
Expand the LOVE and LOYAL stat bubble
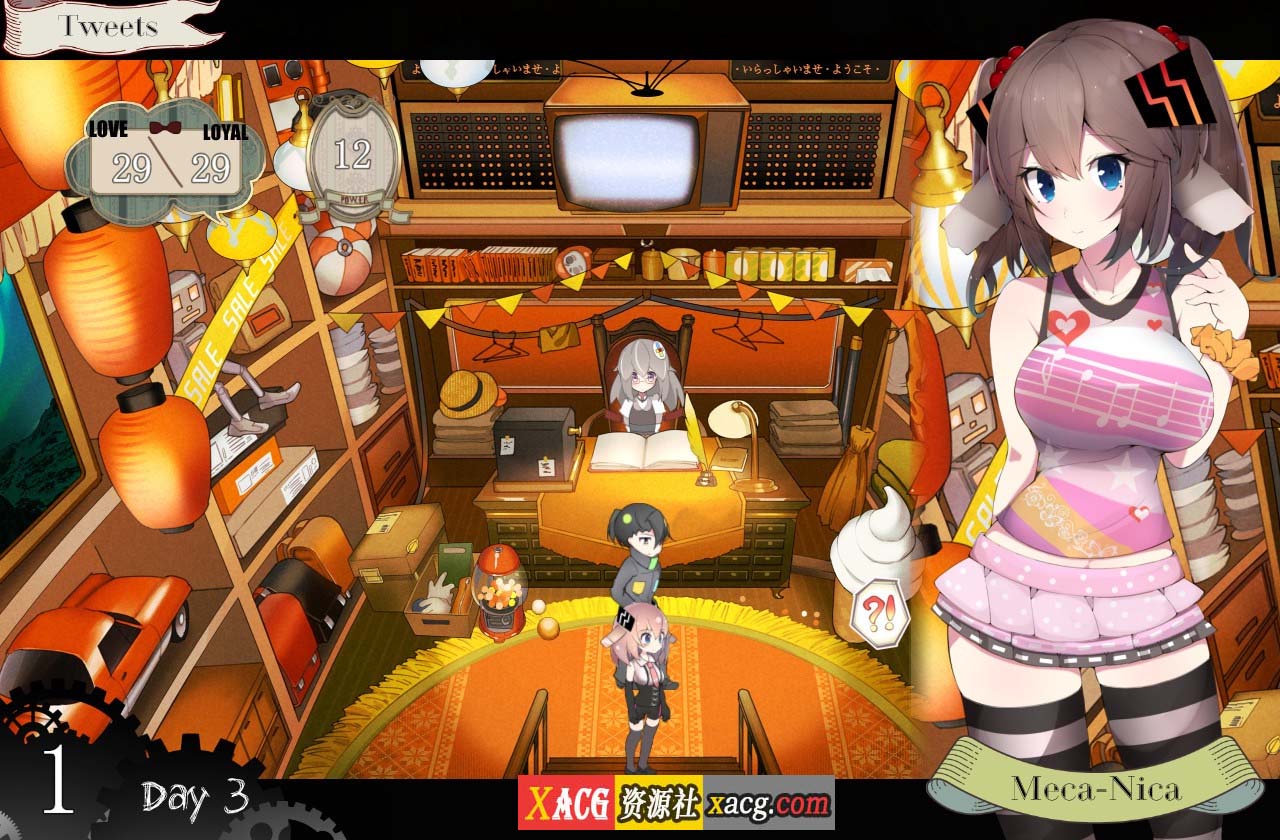point(163,163)
